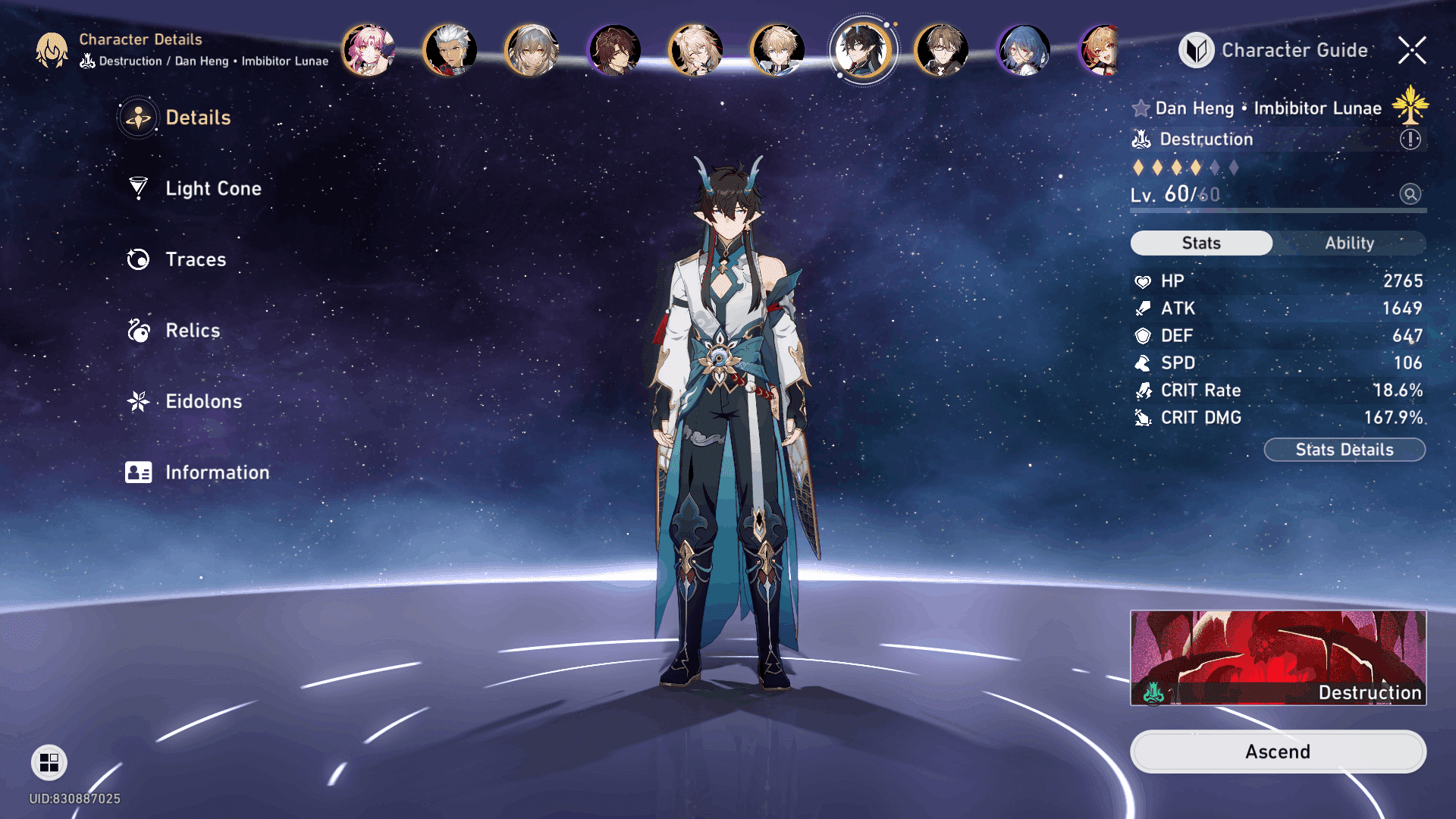The height and width of the screenshot is (819, 1456).
Task: Select the Stats tab
Action: pyautogui.click(x=1201, y=243)
